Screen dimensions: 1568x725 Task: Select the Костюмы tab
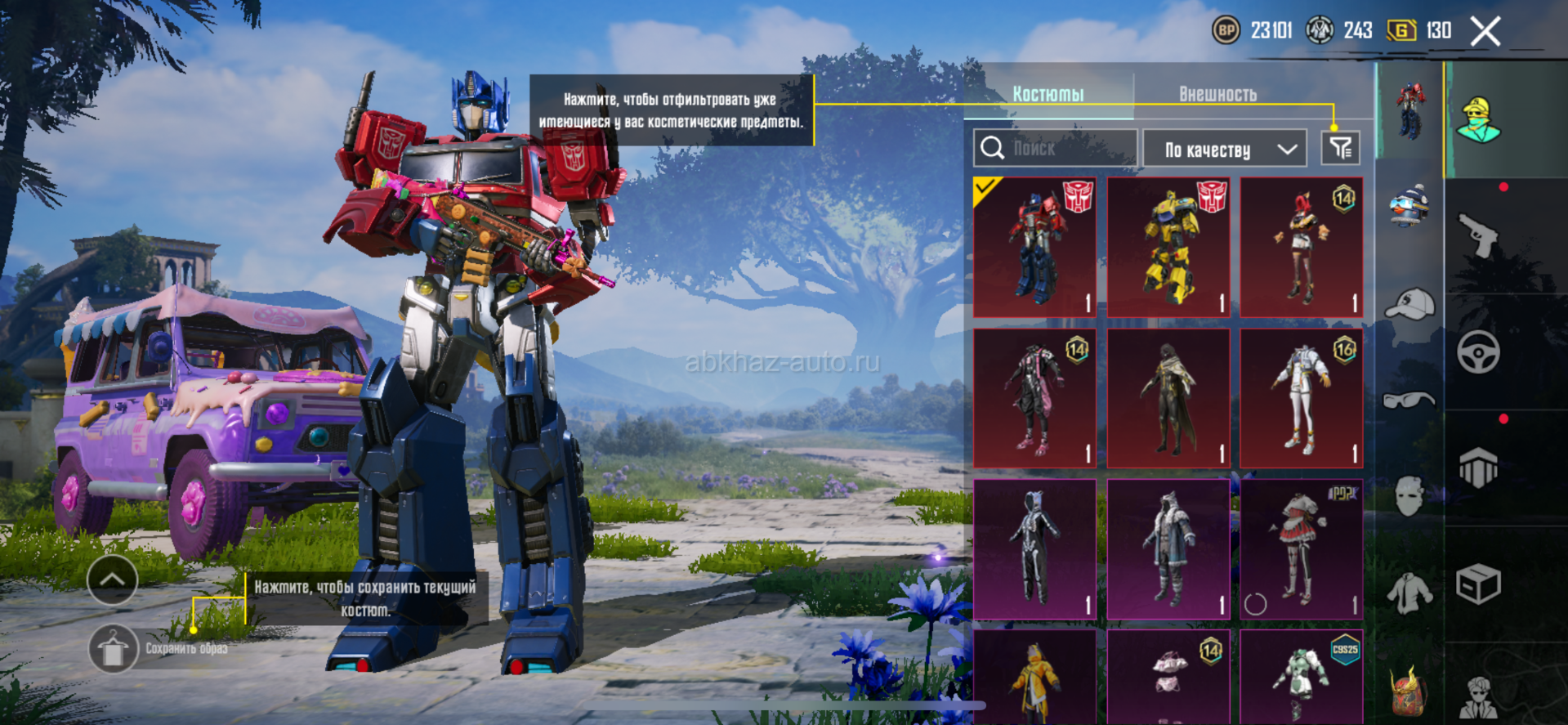(1048, 95)
